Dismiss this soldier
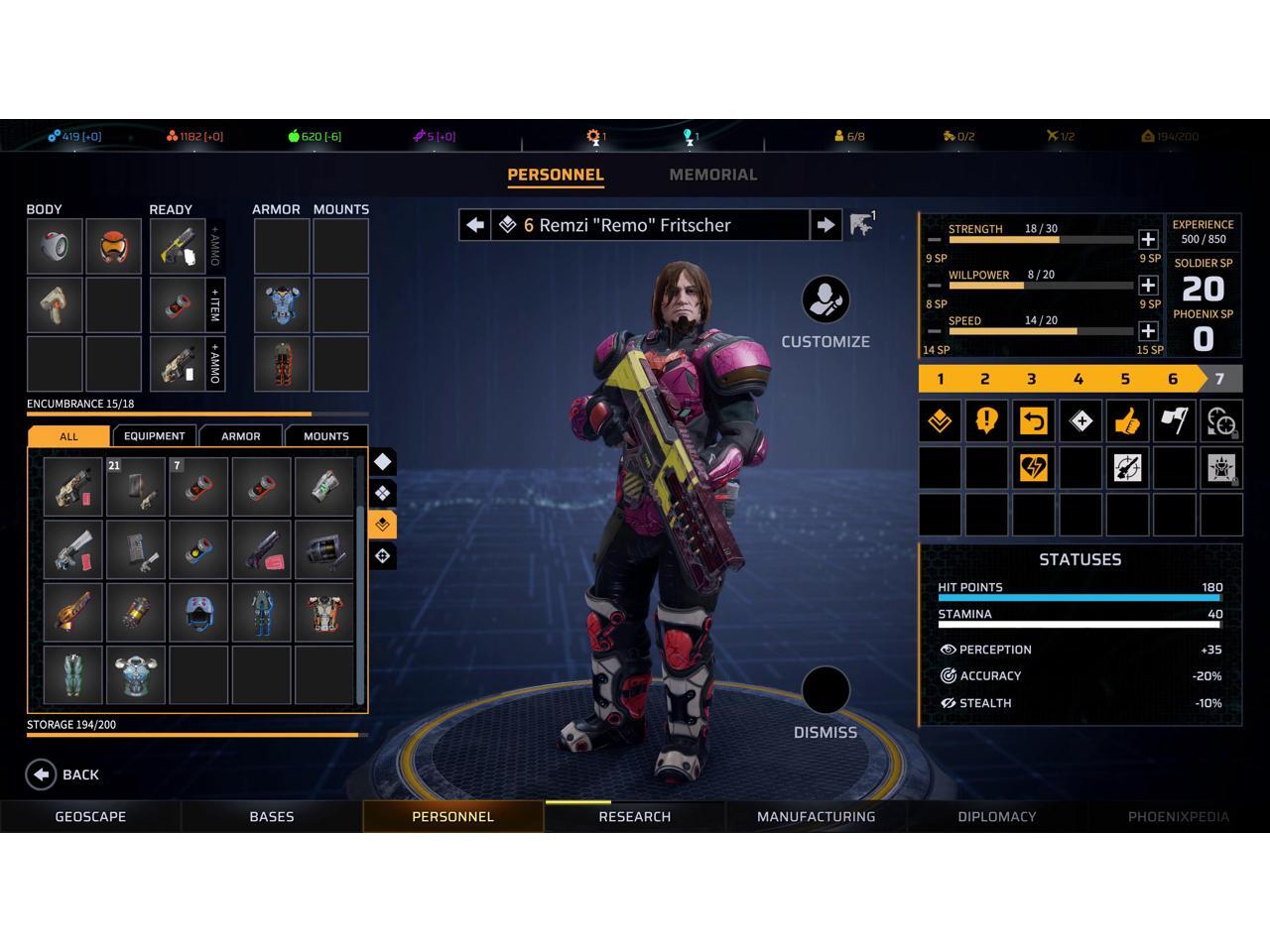This screenshot has height=952, width=1270. pyautogui.click(x=825, y=691)
